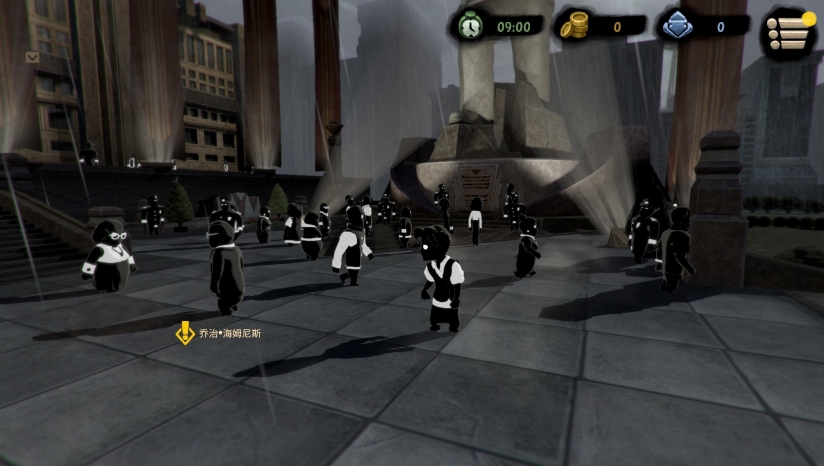Expand the small down-arrow dropdown panel

pyautogui.click(x=33, y=58)
